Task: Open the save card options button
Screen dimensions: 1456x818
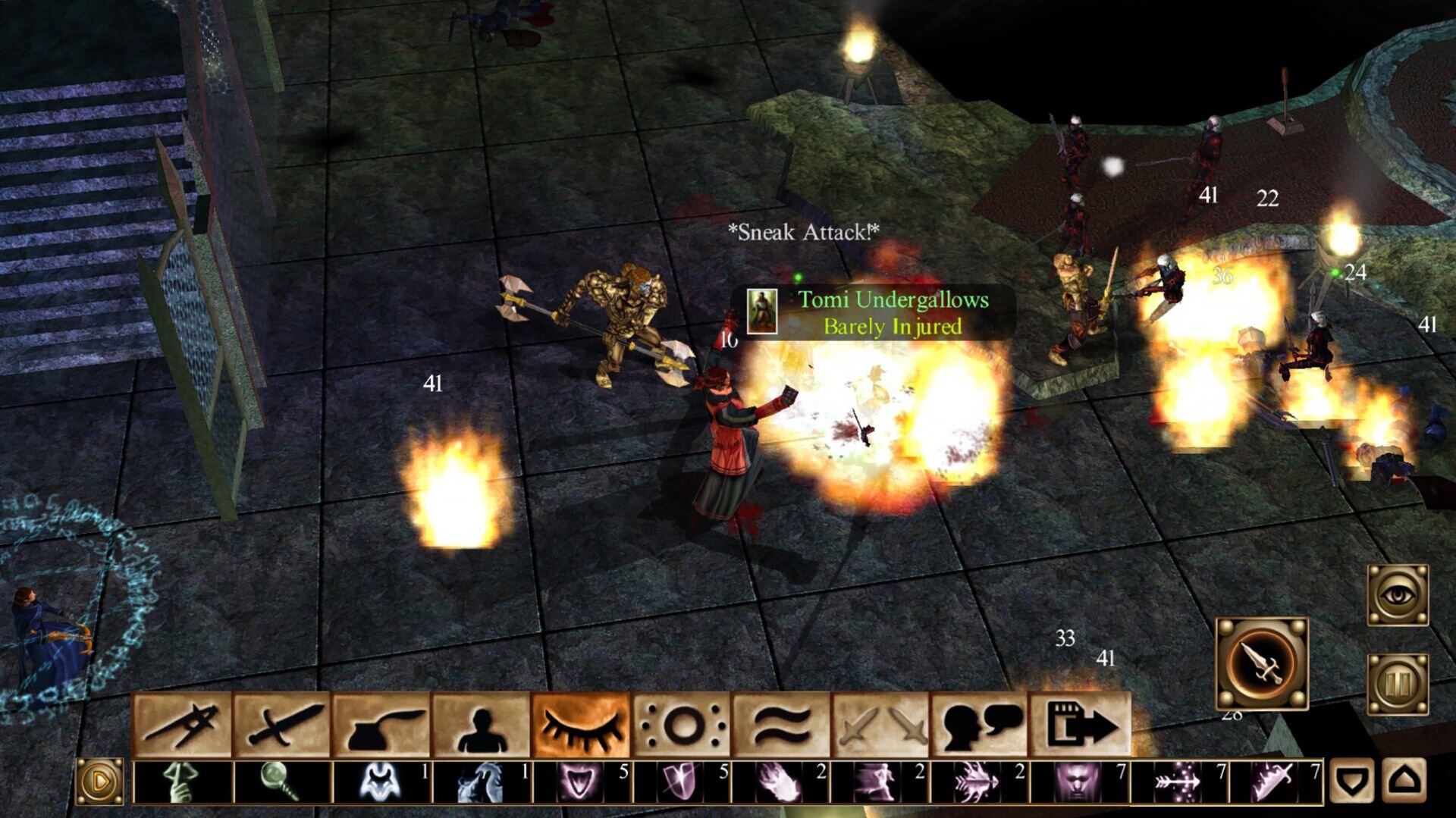Action: click(1080, 725)
